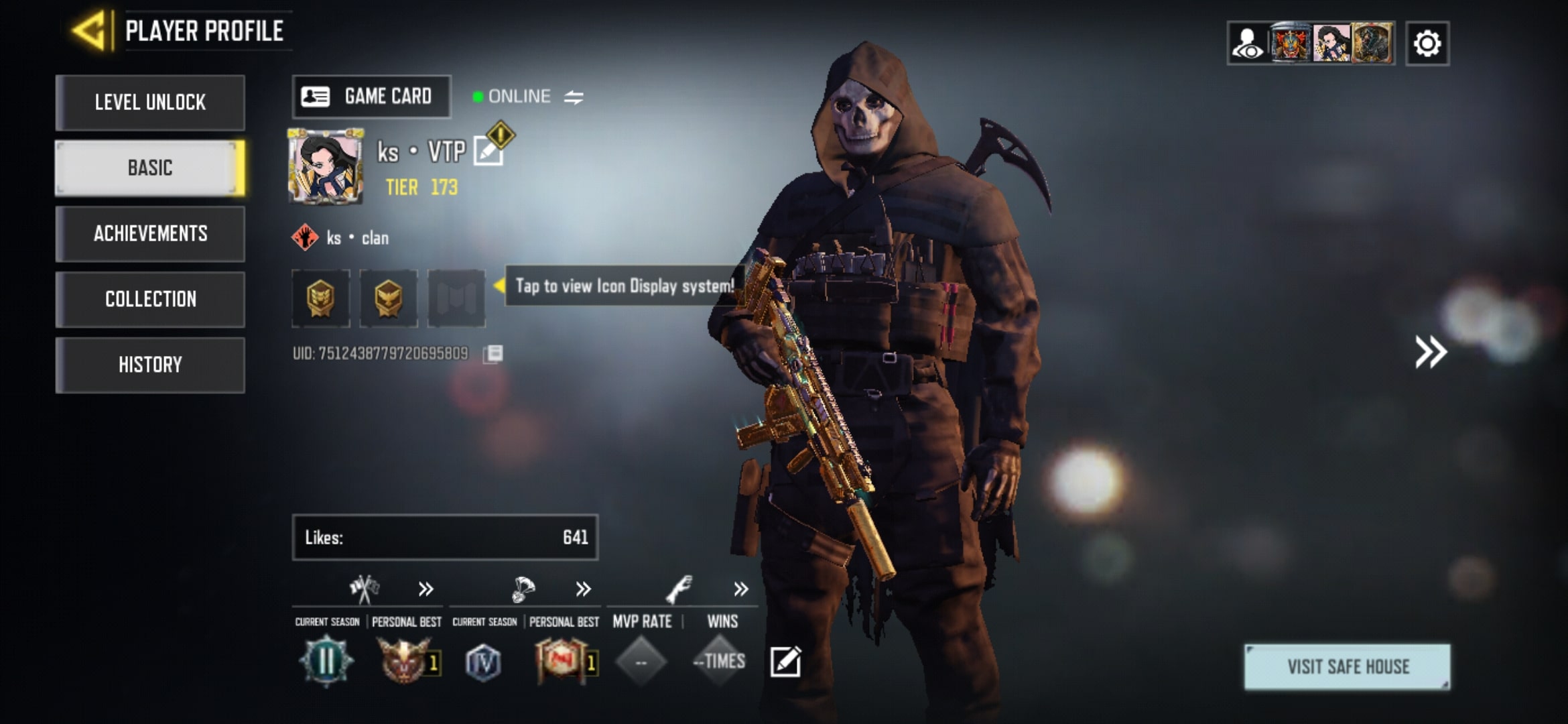
Task: Visit Safe House
Action: [1347, 666]
